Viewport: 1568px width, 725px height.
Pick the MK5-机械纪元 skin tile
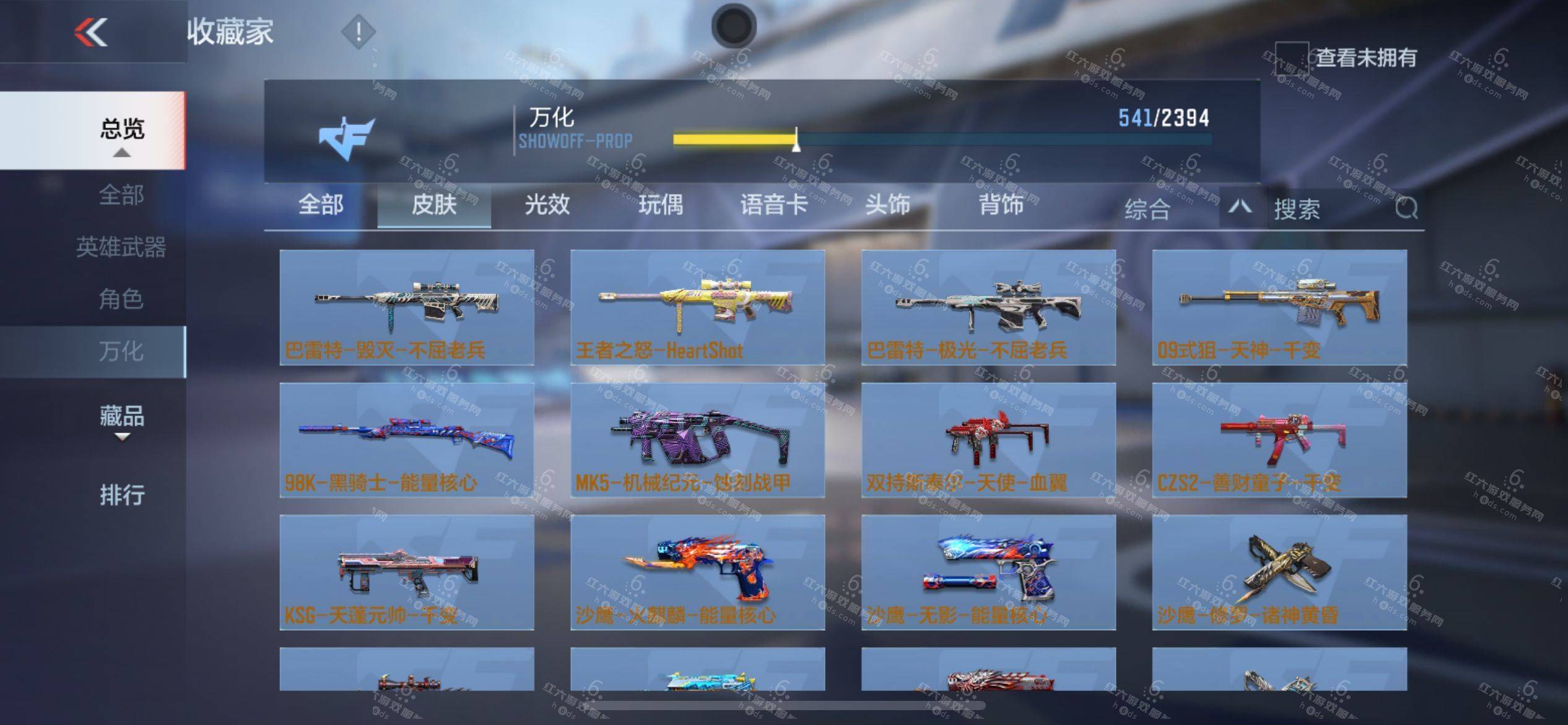(697, 440)
